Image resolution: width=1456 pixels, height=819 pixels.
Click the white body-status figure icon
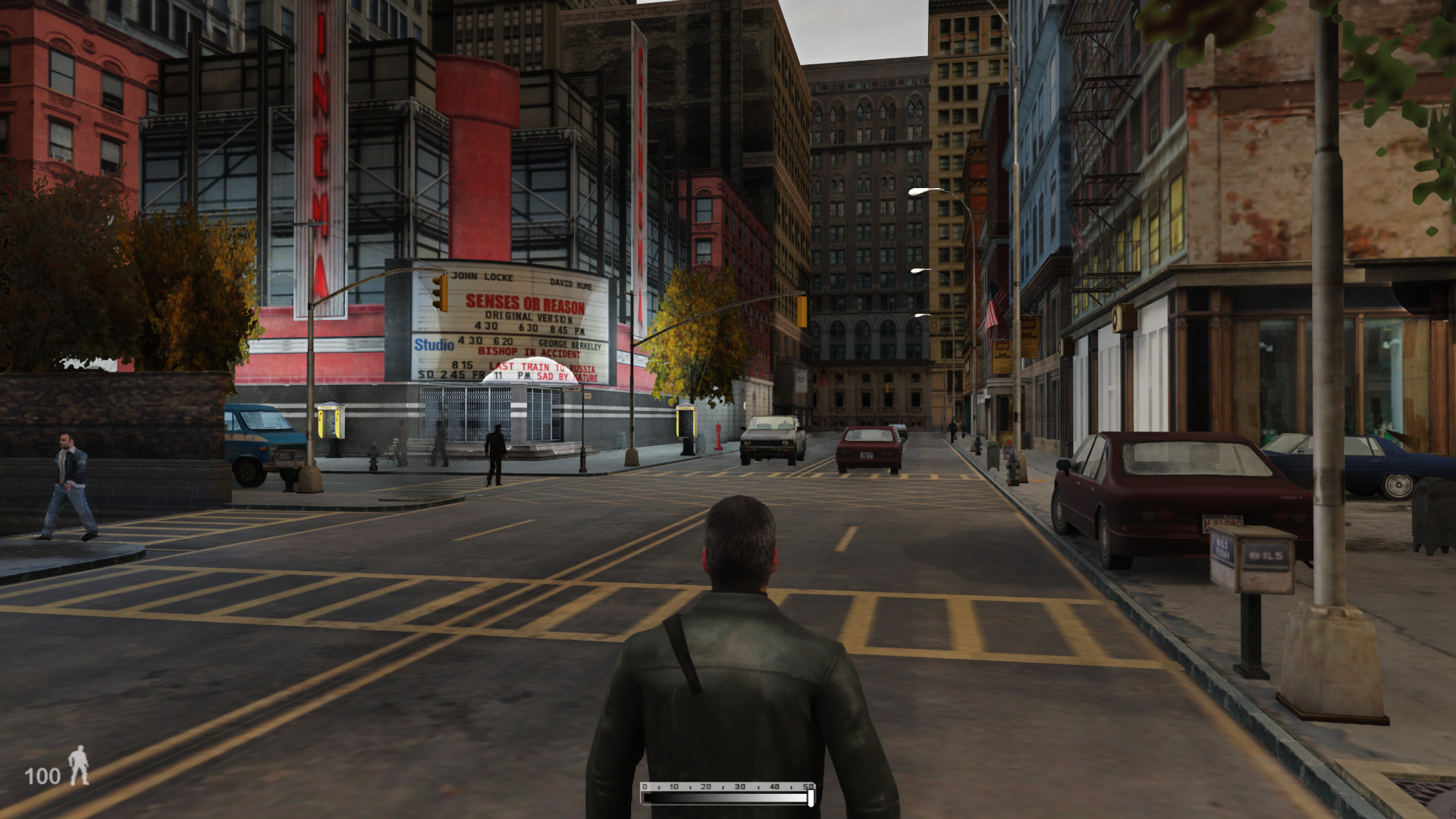tap(79, 766)
